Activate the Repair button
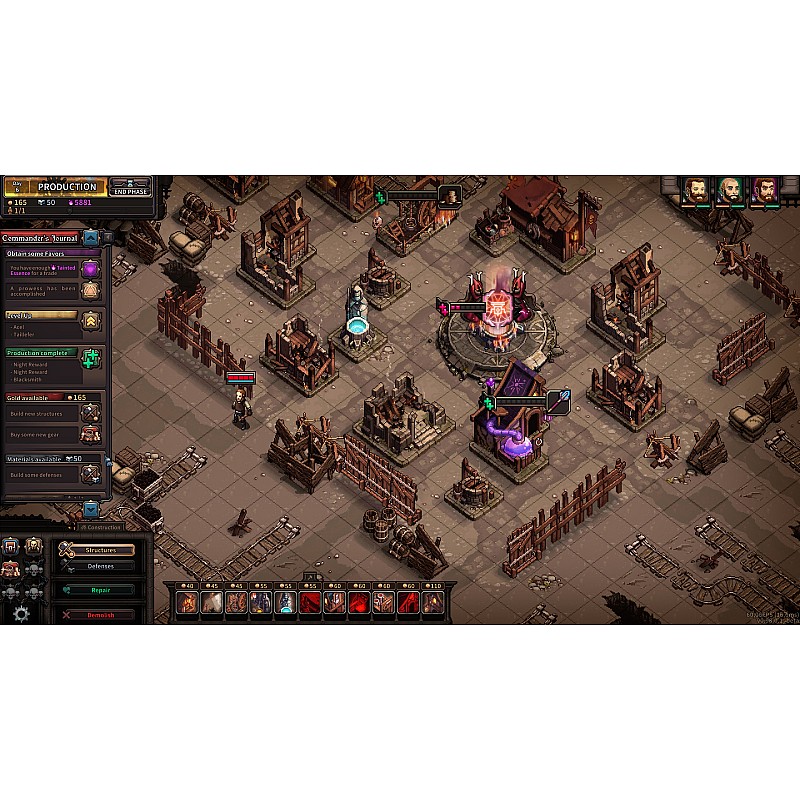Image resolution: width=800 pixels, height=800 pixels. click(98, 590)
